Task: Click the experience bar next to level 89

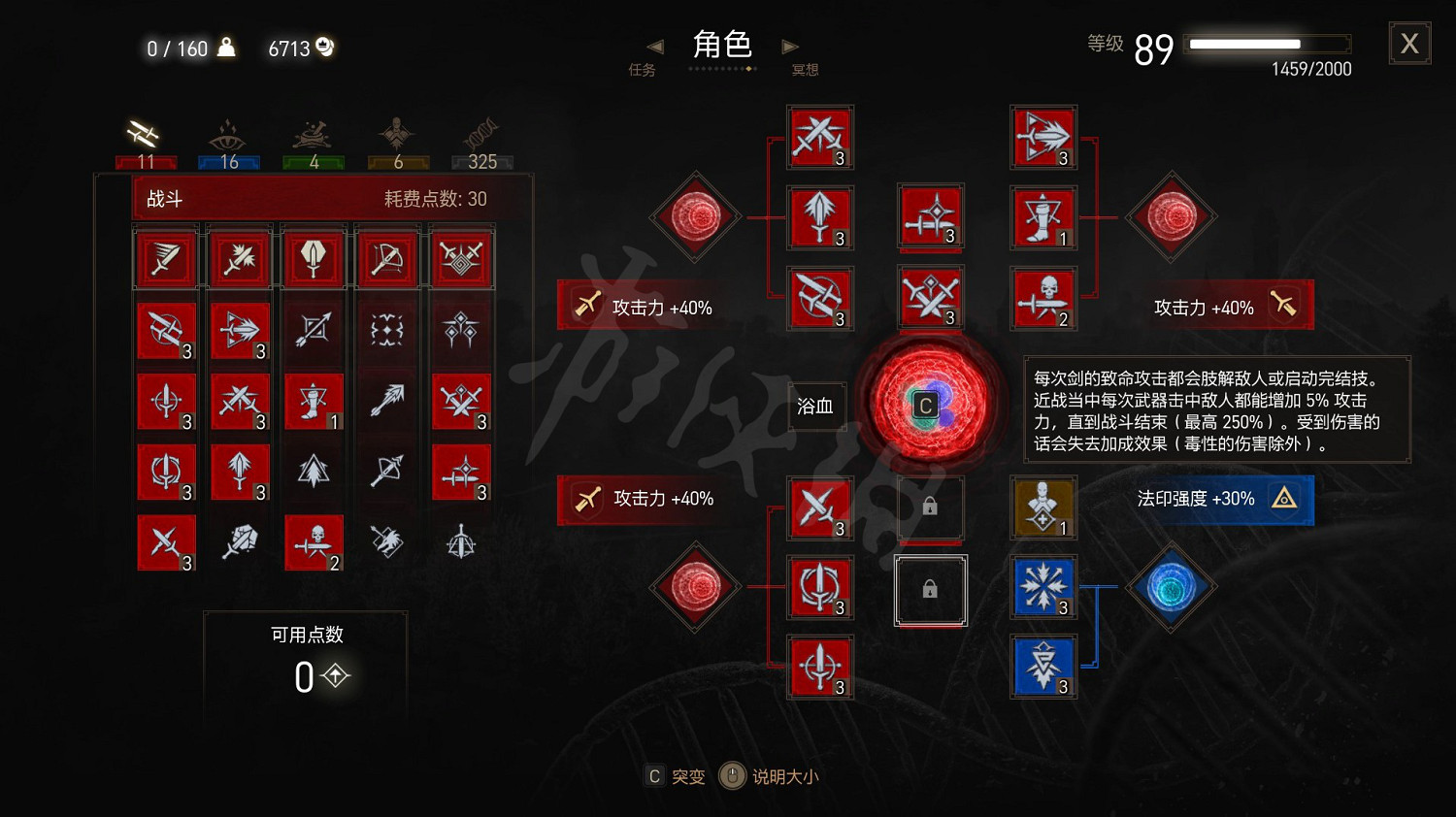Action: [x=1267, y=43]
